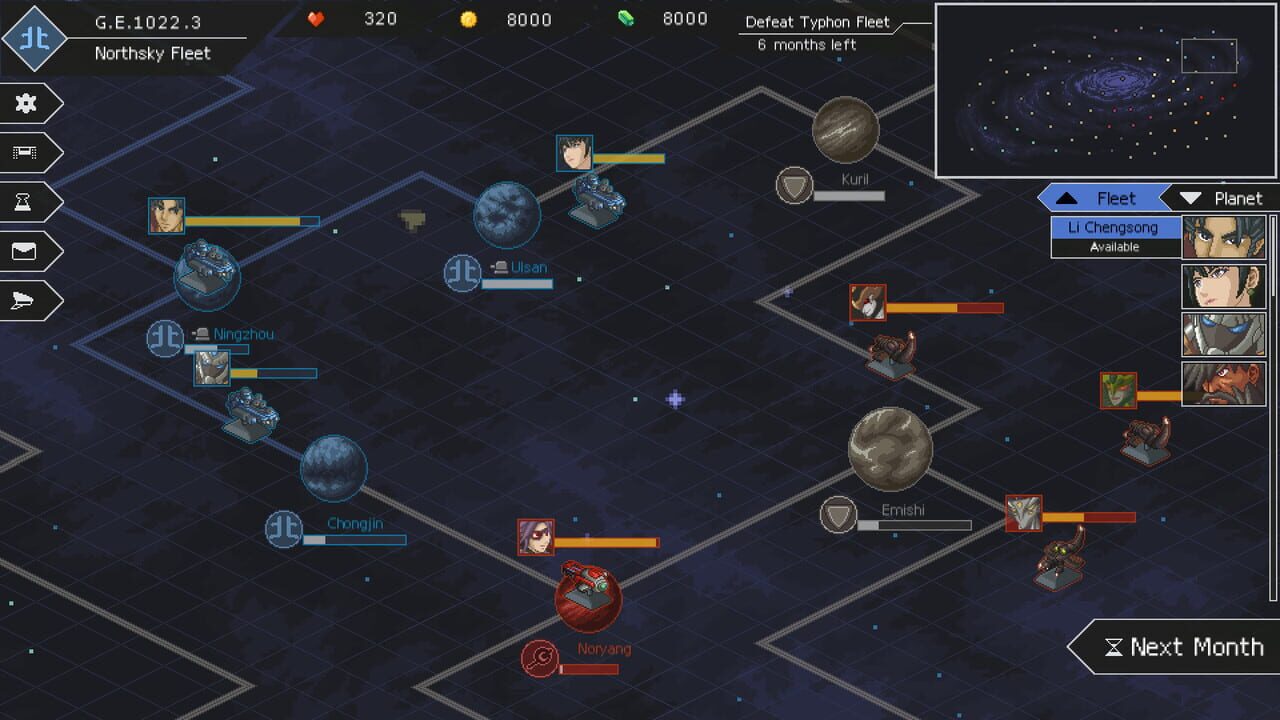Select the Li Chengsong commander entry
This screenshot has width=1280, height=720.
click(1115, 229)
